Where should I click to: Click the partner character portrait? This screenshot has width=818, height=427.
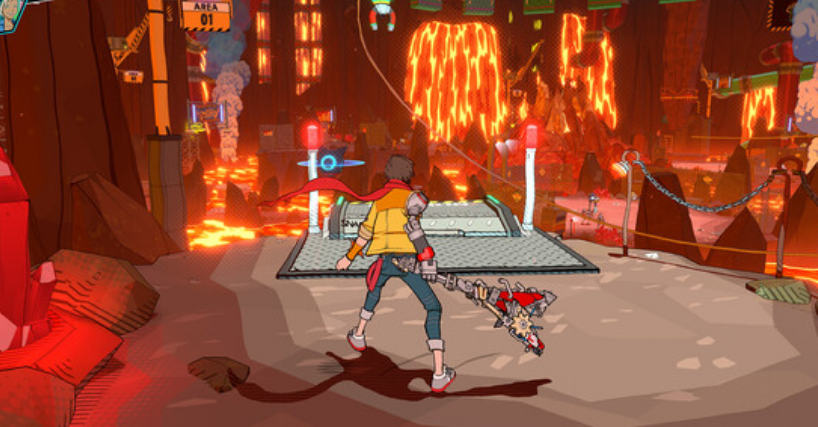[10, 13]
